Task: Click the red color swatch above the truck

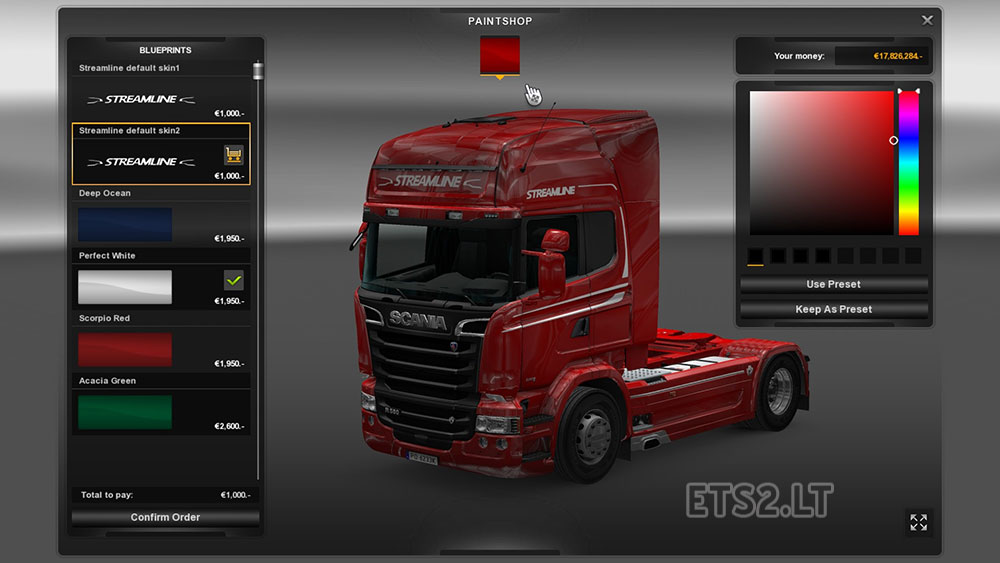Action: pyautogui.click(x=499, y=54)
